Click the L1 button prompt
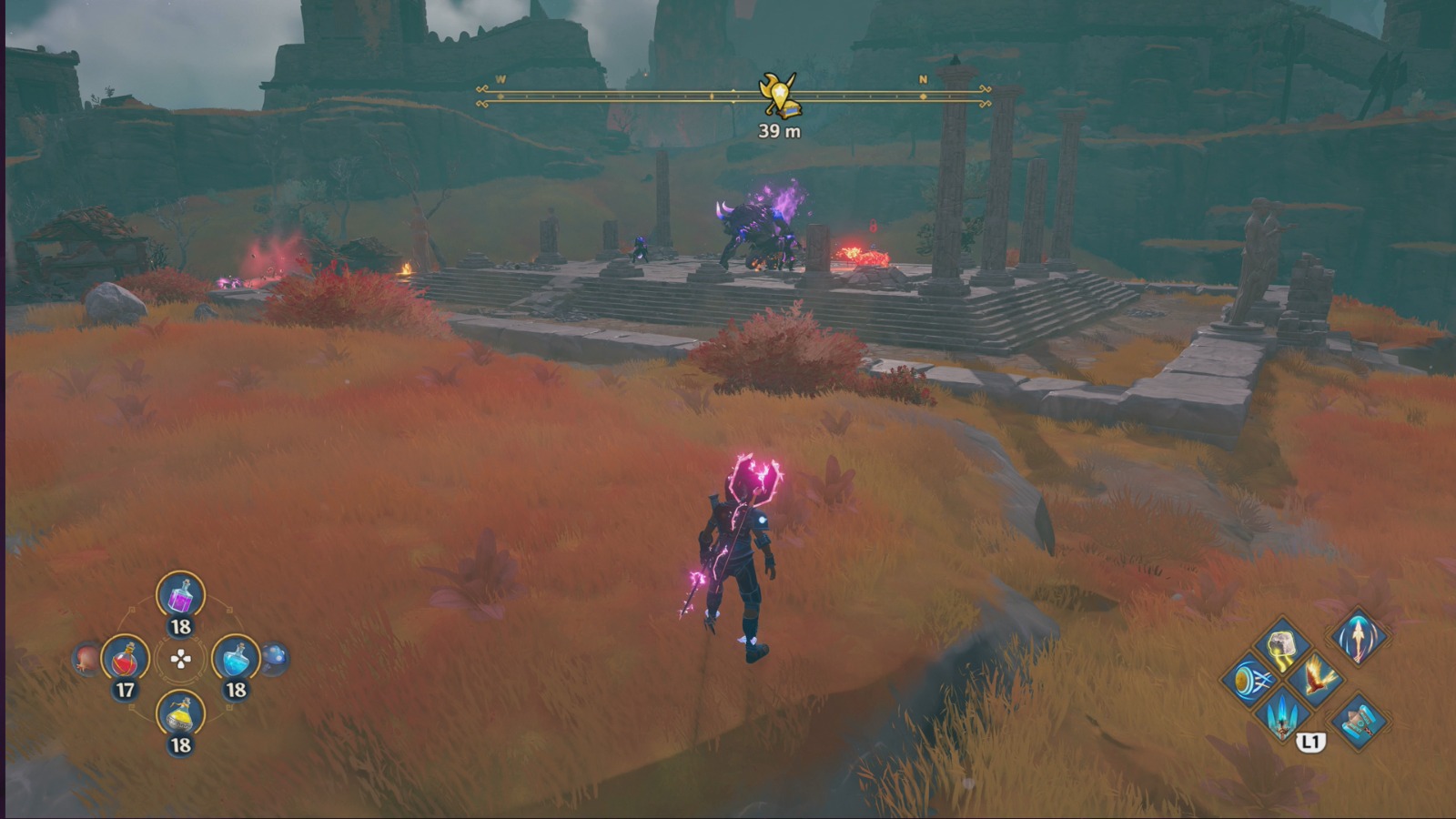This screenshot has width=1456, height=819. [1311, 741]
